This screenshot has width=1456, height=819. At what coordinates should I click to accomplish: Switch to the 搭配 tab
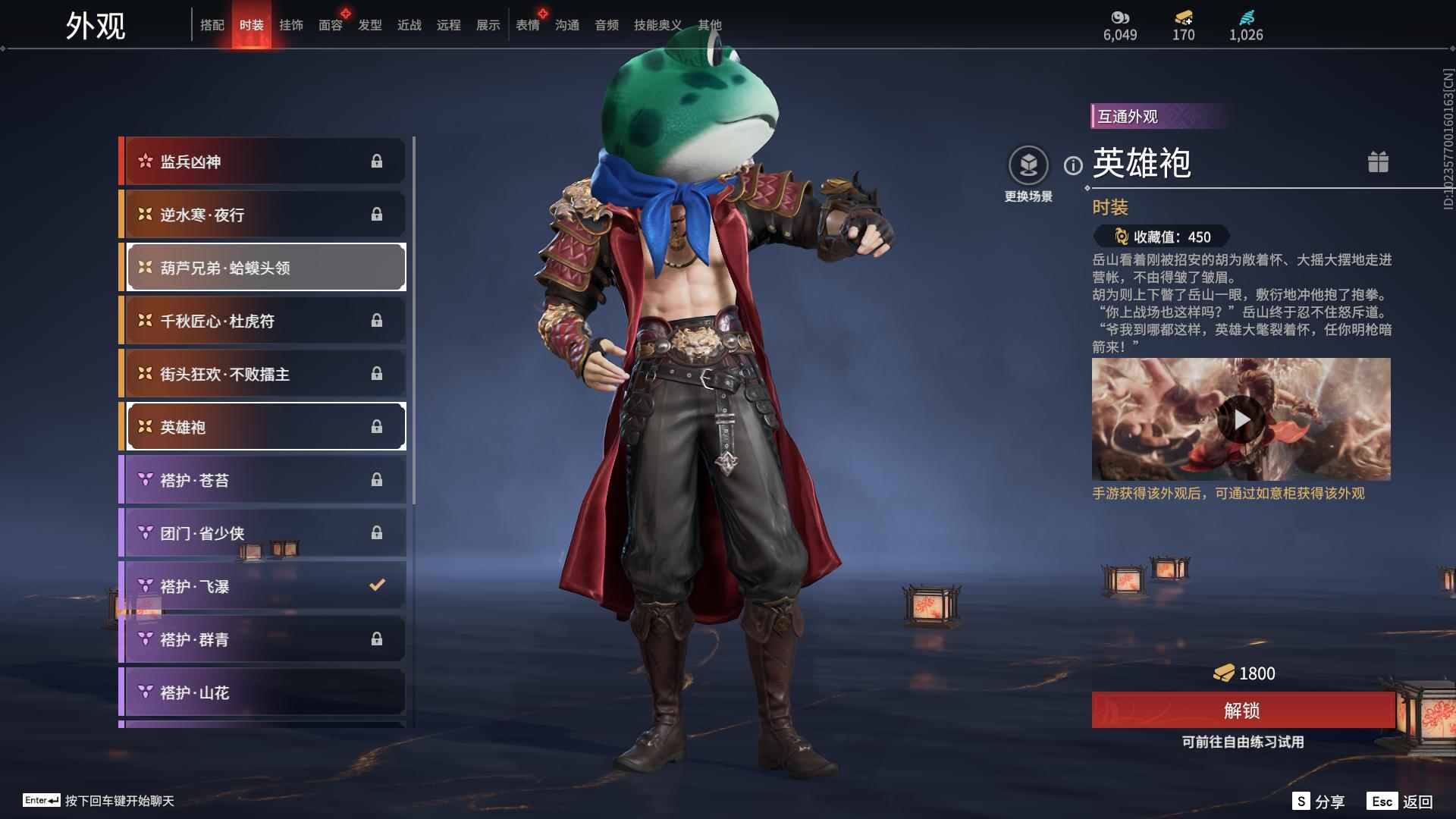pos(212,25)
